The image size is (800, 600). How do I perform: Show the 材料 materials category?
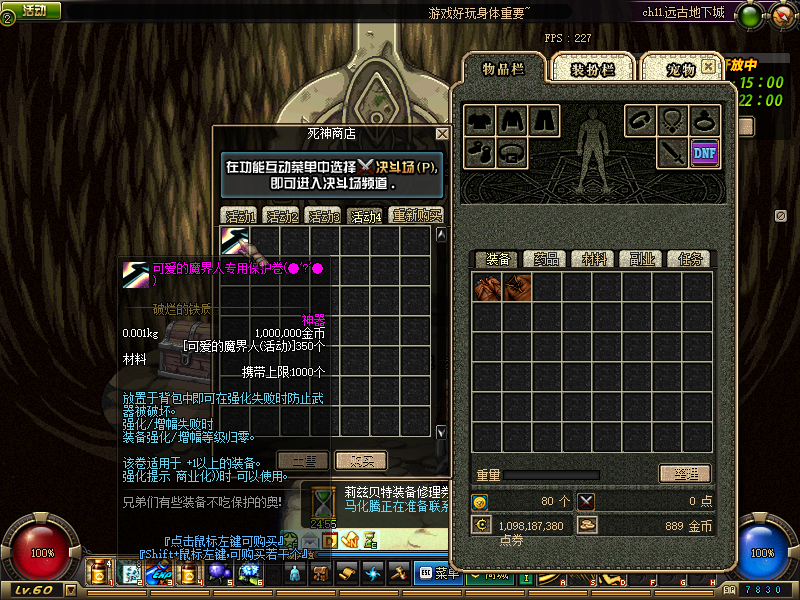pyautogui.click(x=594, y=259)
